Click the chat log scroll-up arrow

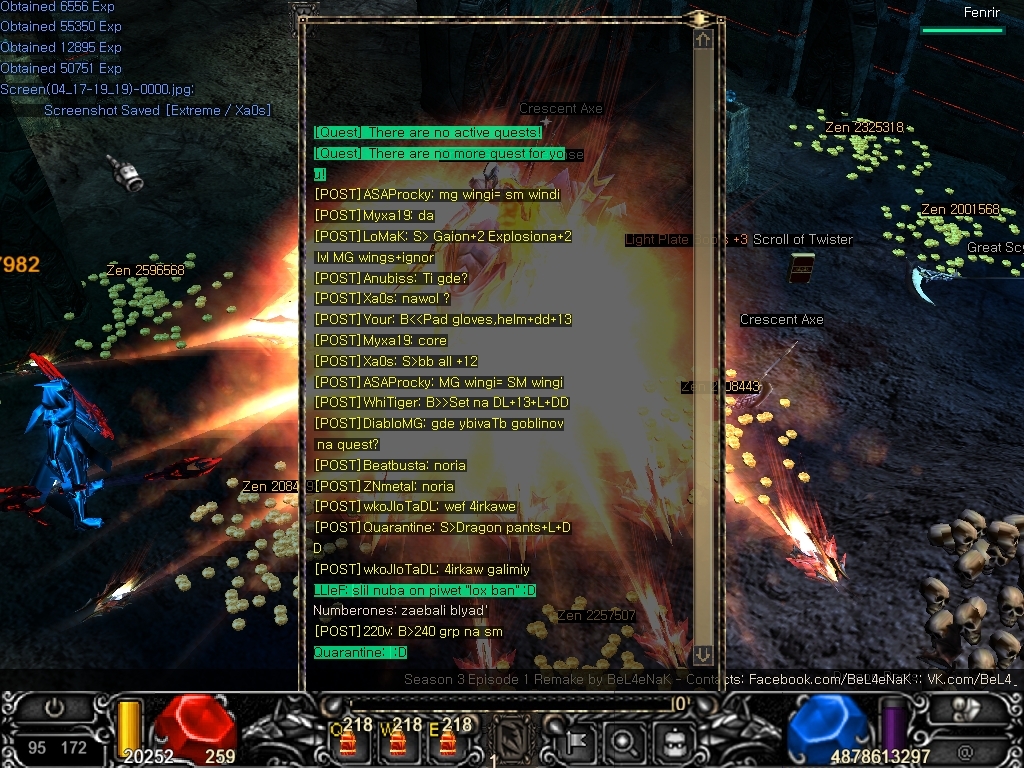pyautogui.click(x=703, y=39)
